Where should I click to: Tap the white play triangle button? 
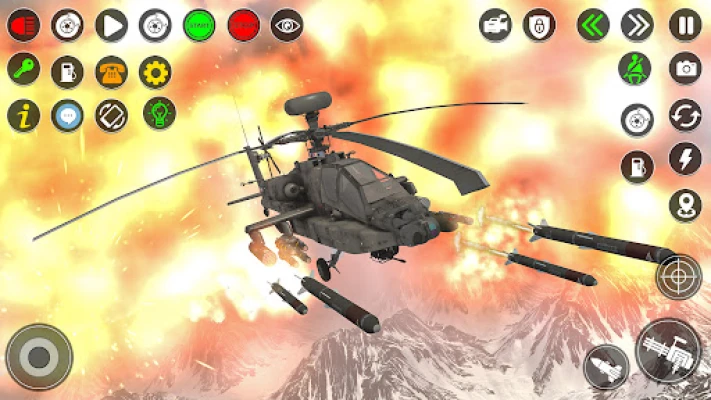pyautogui.click(x=111, y=25)
